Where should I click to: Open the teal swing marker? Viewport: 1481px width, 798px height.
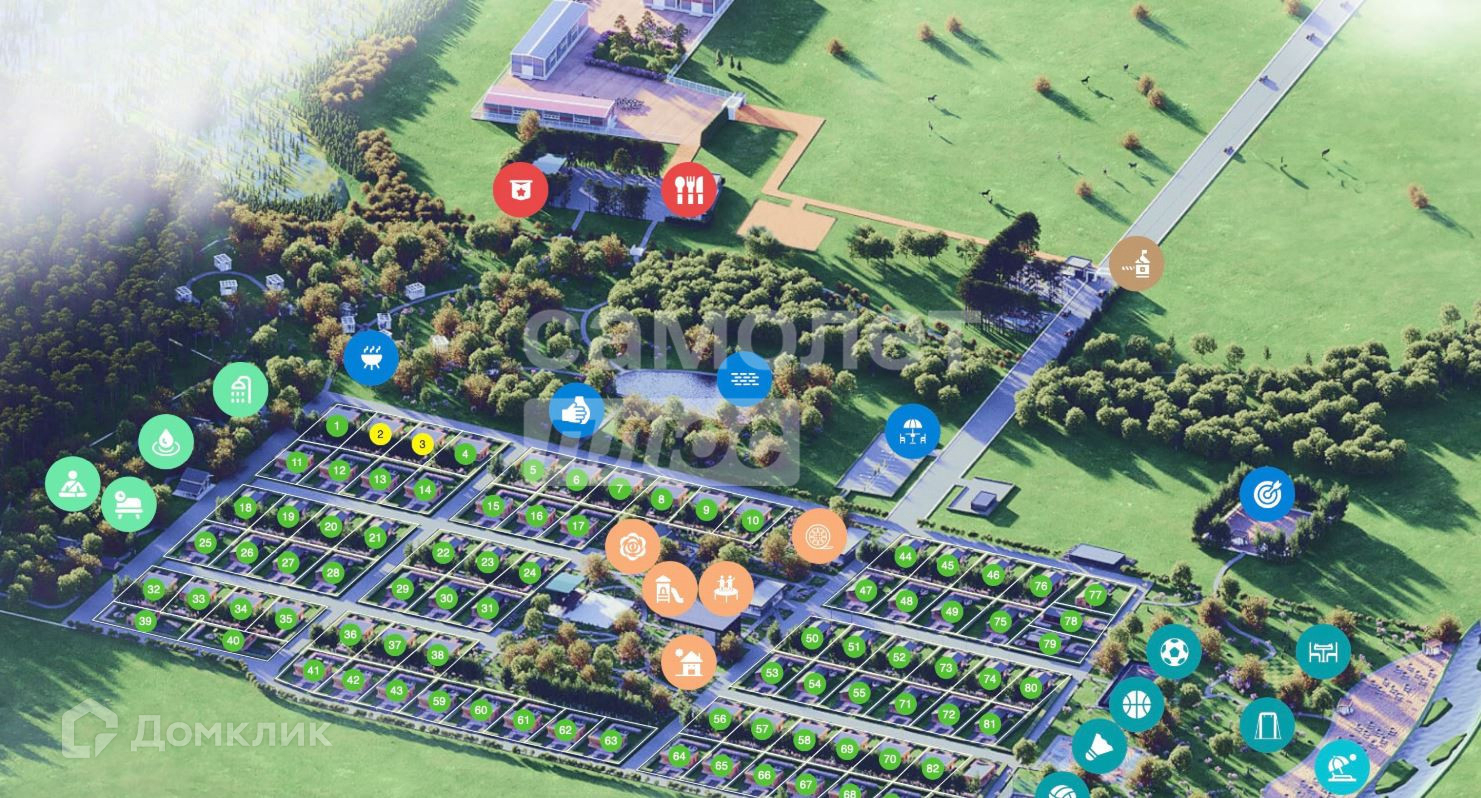pos(1267,724)
